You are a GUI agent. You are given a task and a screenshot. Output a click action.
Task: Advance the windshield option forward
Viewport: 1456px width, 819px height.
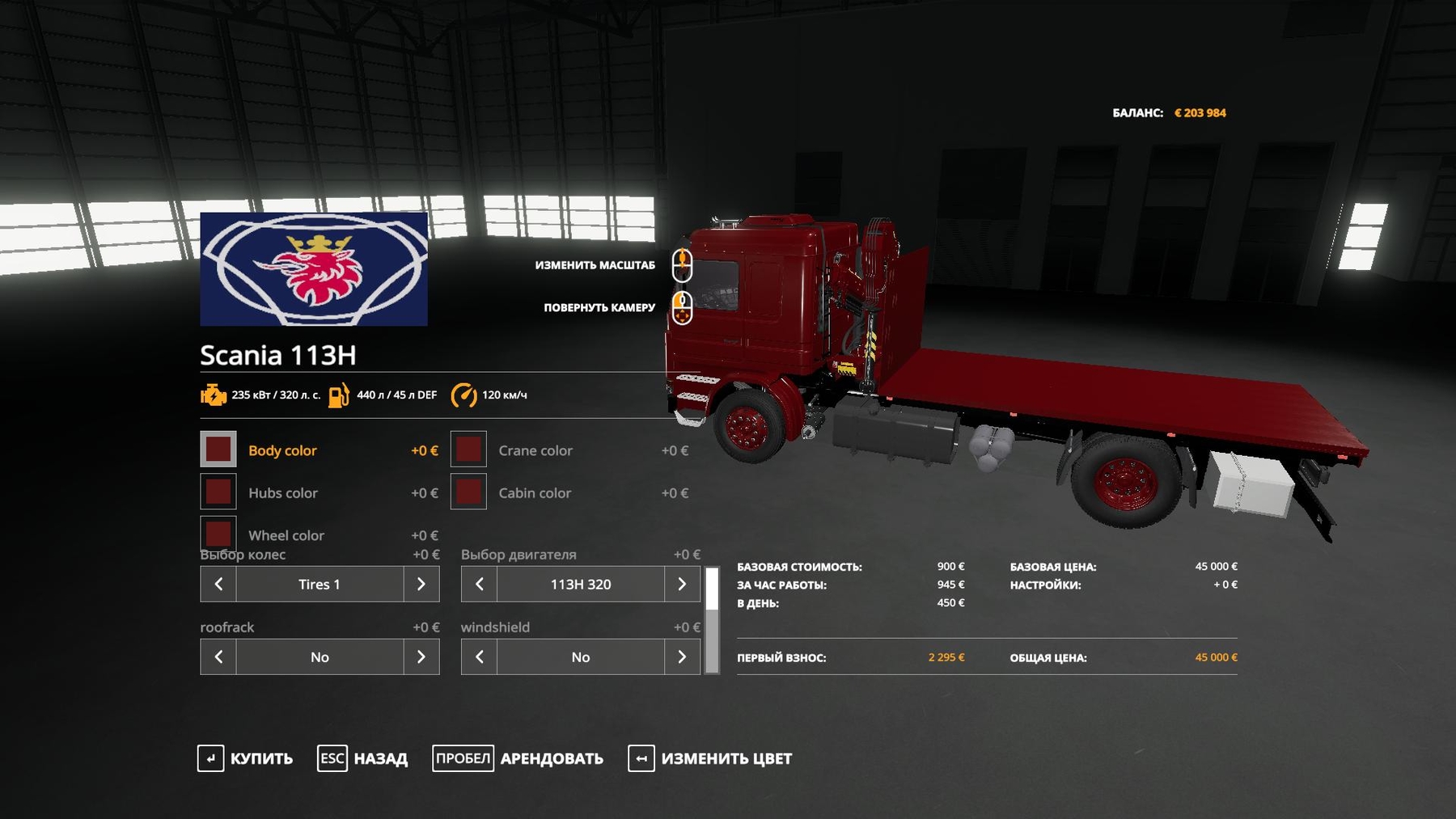tap(682, 656)
